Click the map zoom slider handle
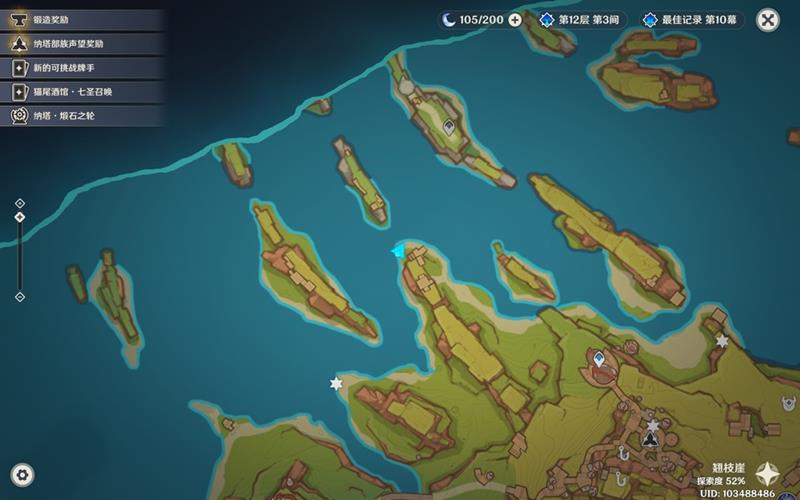Viewport: 800px width, 500px height. 20,216
